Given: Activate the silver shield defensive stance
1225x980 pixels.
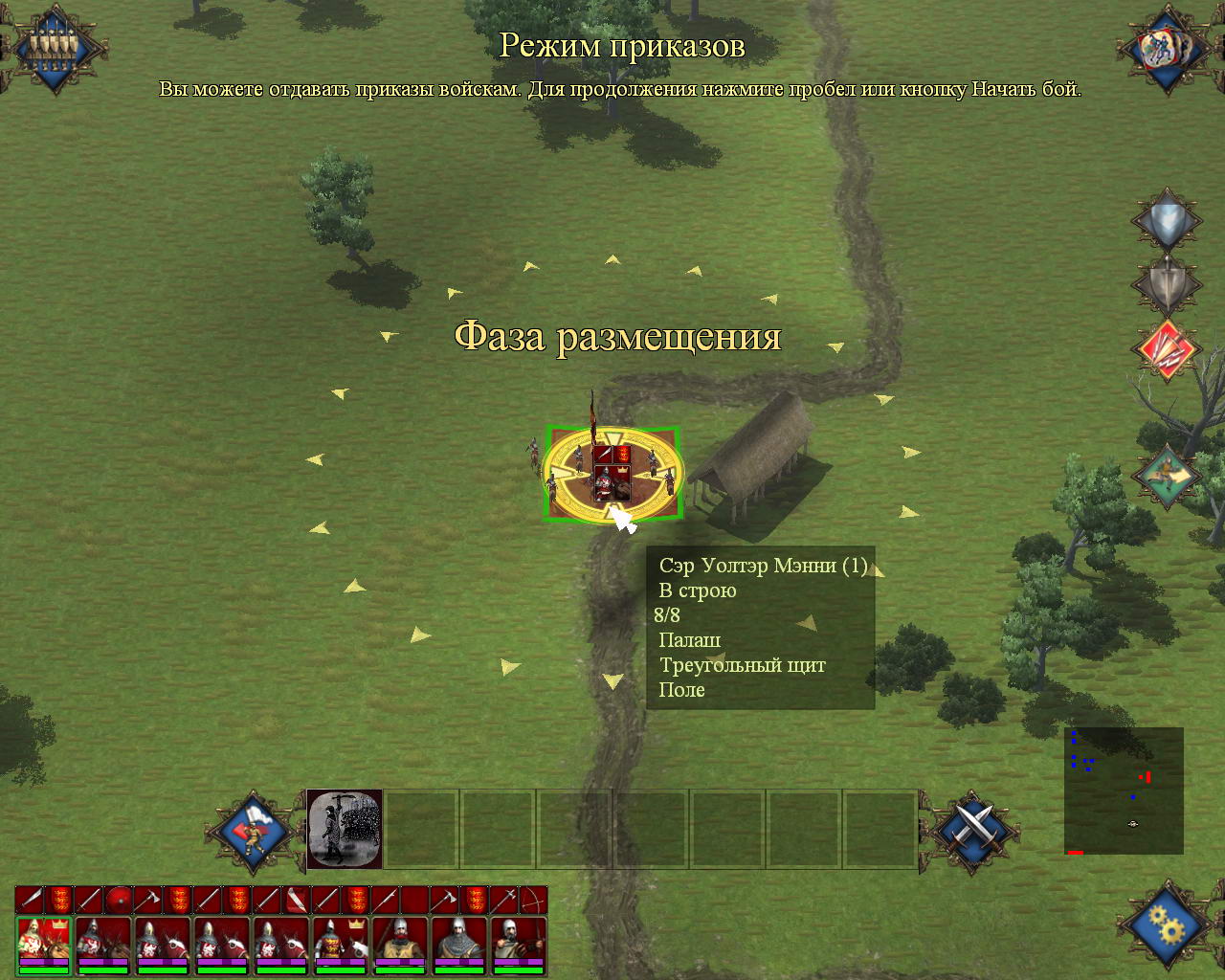Looking at the screenshot, I should [1166, 222].
